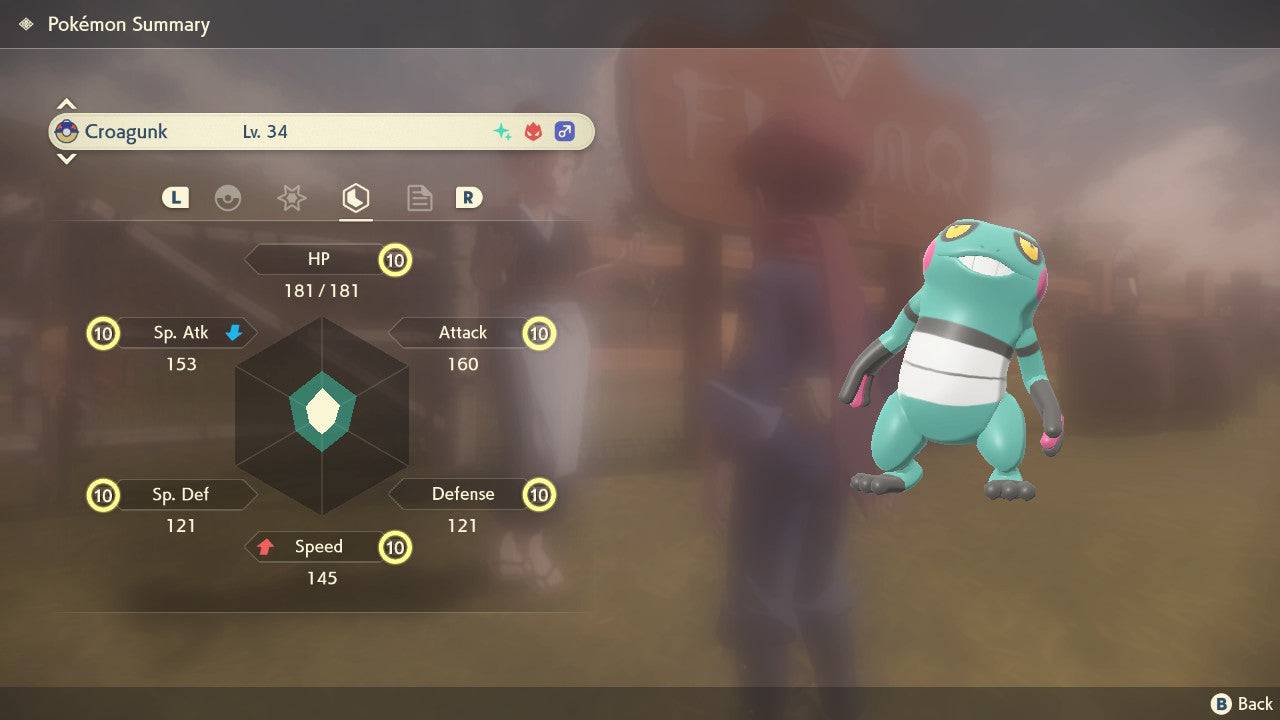
Task: Click the blue down arrow on Sp. Atk
Action: [232, 332]
